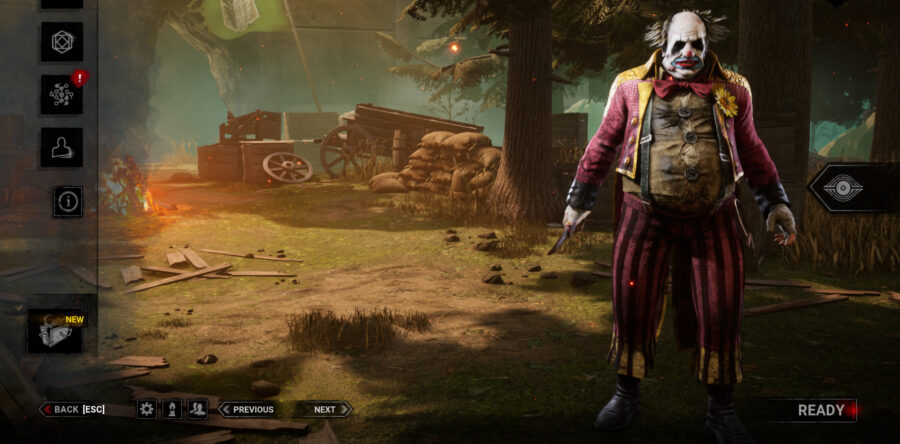Screen dimensions: 900x444
Task: Open the character bust silhouette menu
Action: tap(61, 147)
